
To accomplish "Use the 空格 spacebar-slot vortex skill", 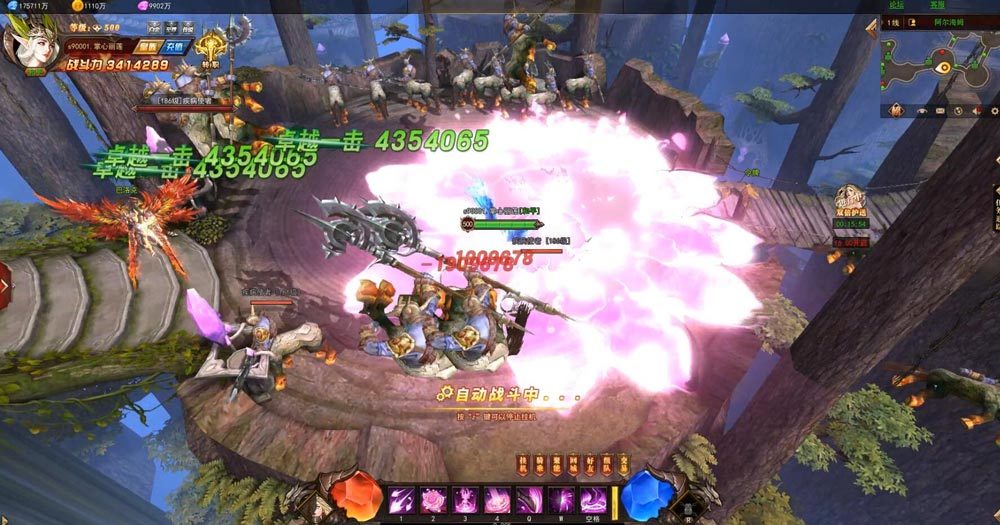I will (x=593, y=498).
